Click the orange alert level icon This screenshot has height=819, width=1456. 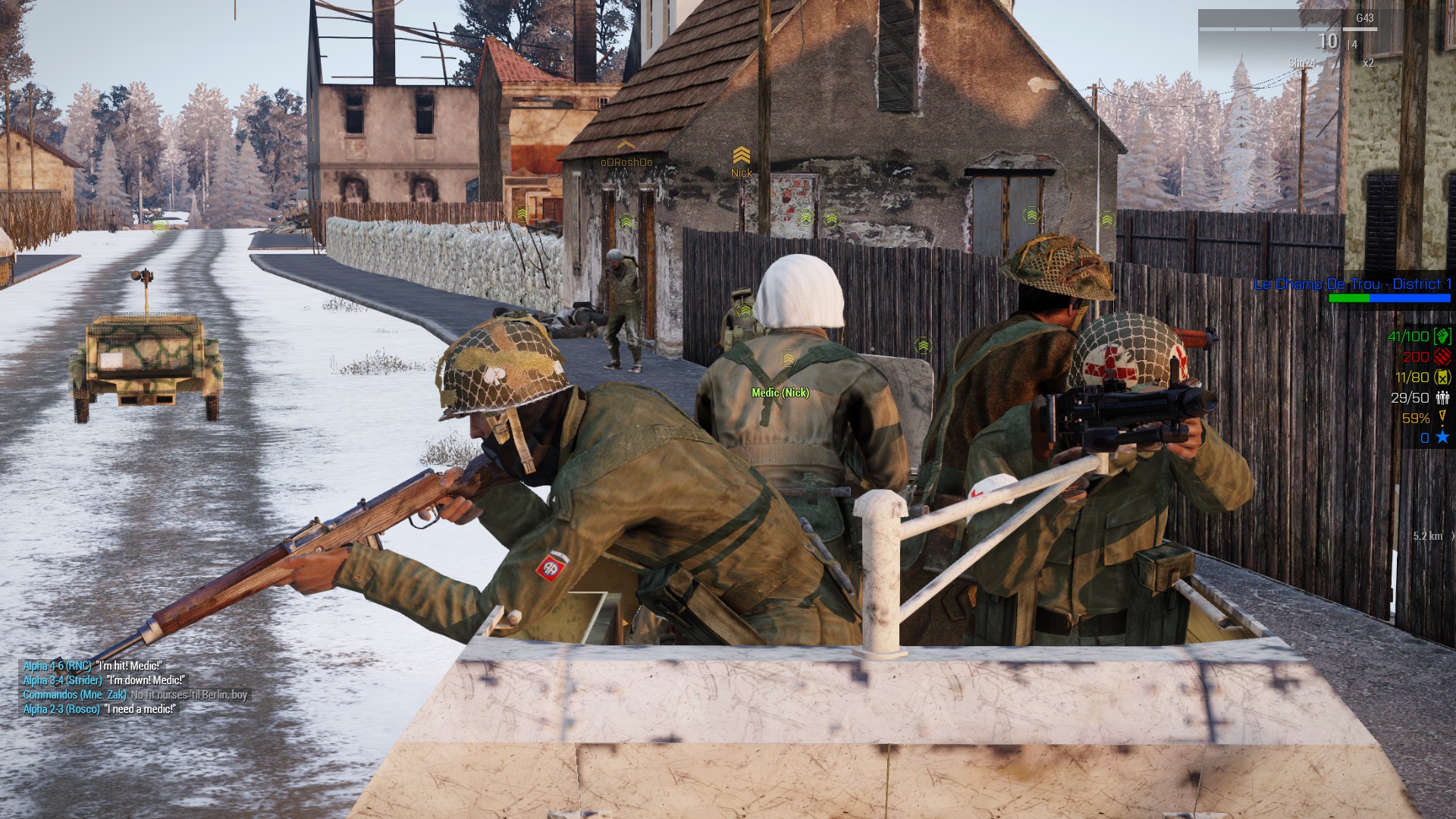[1442, 417]
